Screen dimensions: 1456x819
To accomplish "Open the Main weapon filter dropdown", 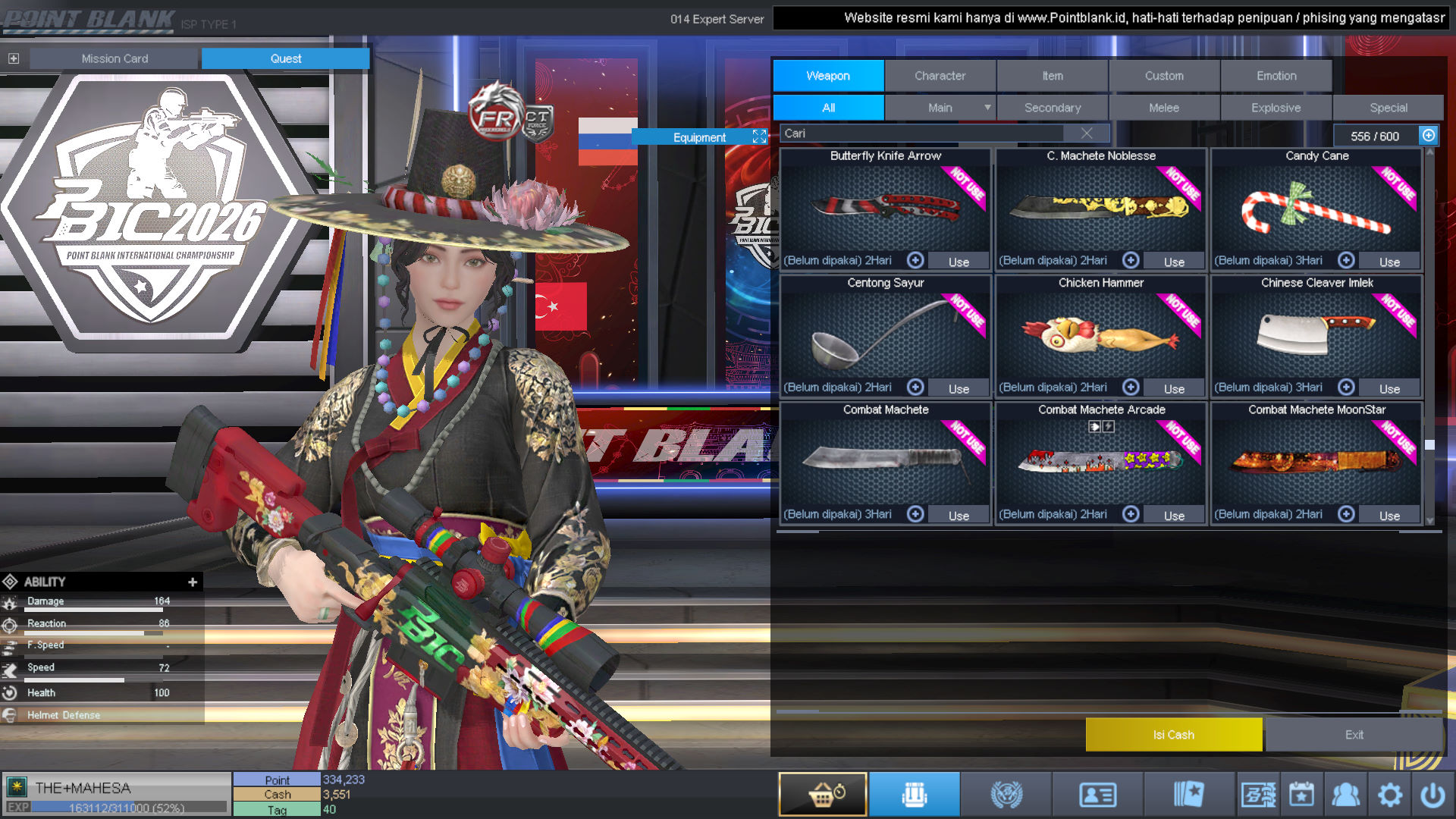I will pos(940,108).
